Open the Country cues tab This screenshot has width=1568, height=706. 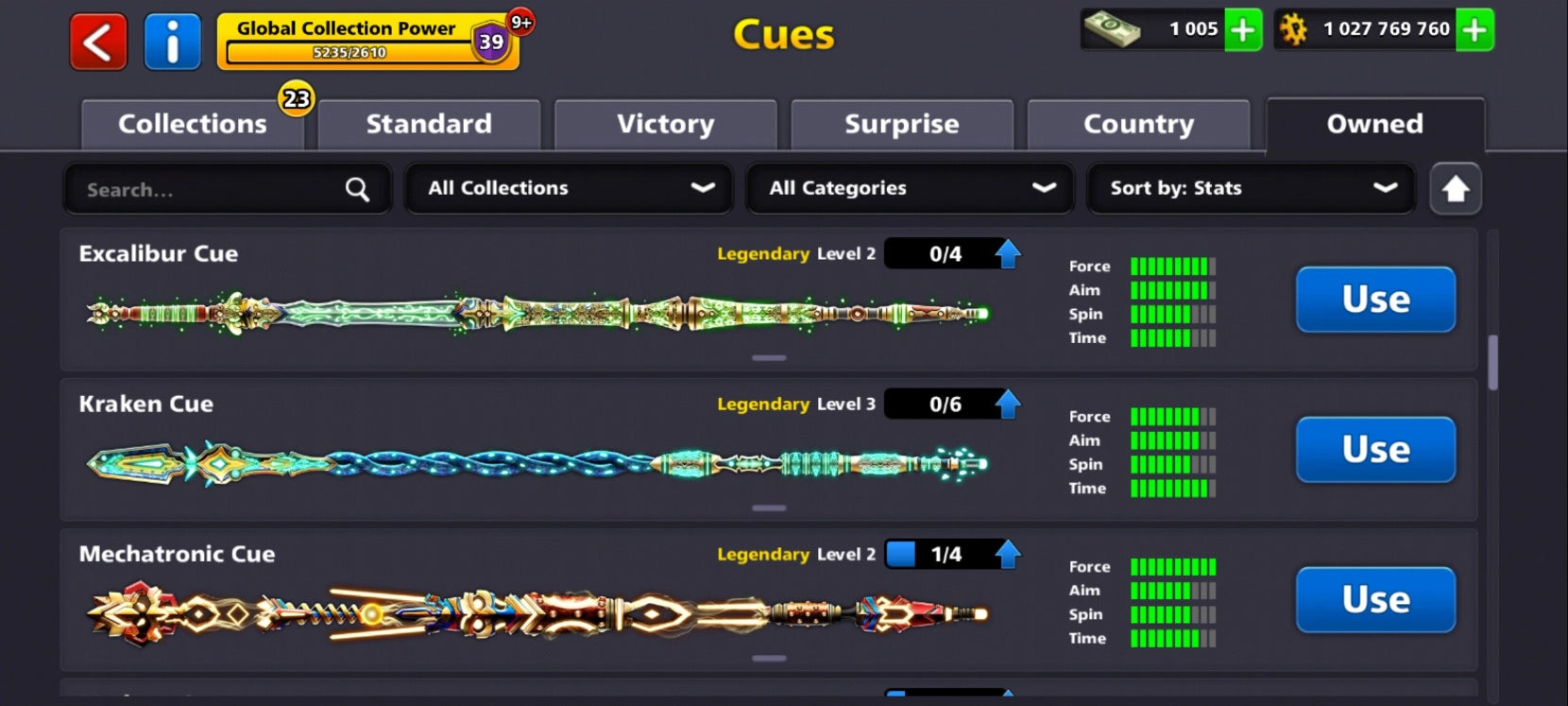coord(1138,124)
